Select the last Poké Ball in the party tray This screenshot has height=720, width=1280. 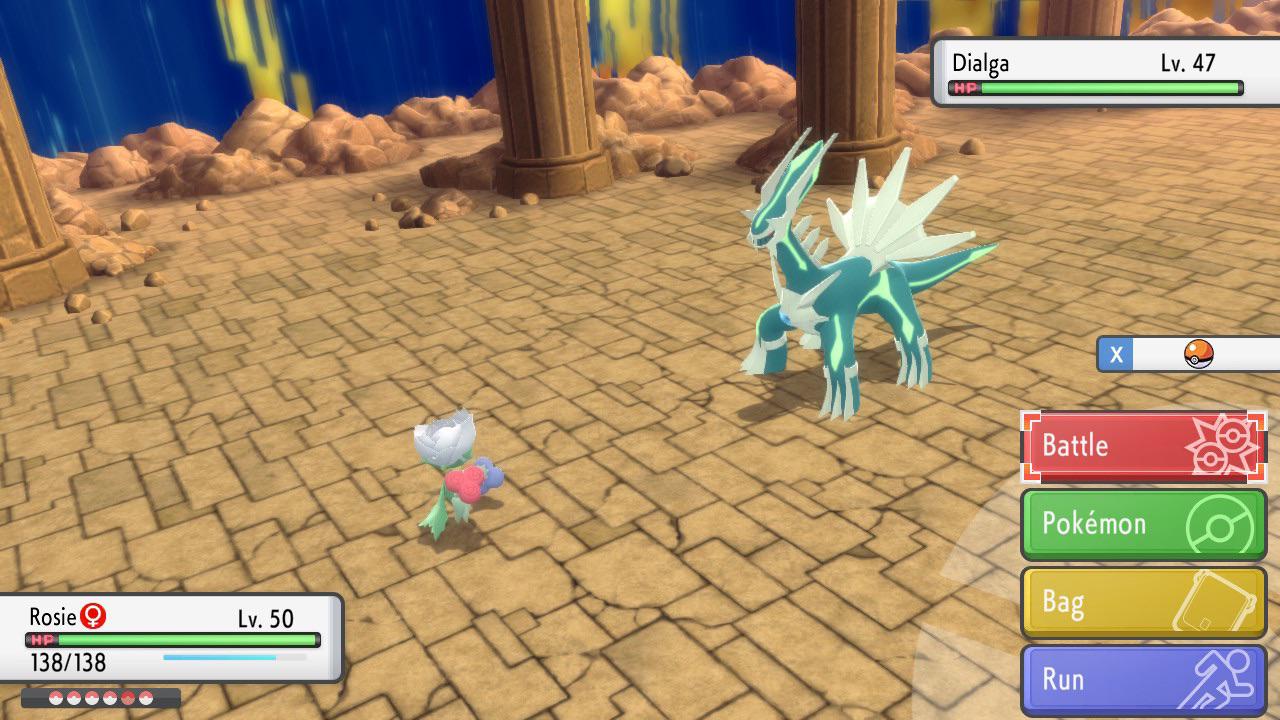tap(145, 698)
